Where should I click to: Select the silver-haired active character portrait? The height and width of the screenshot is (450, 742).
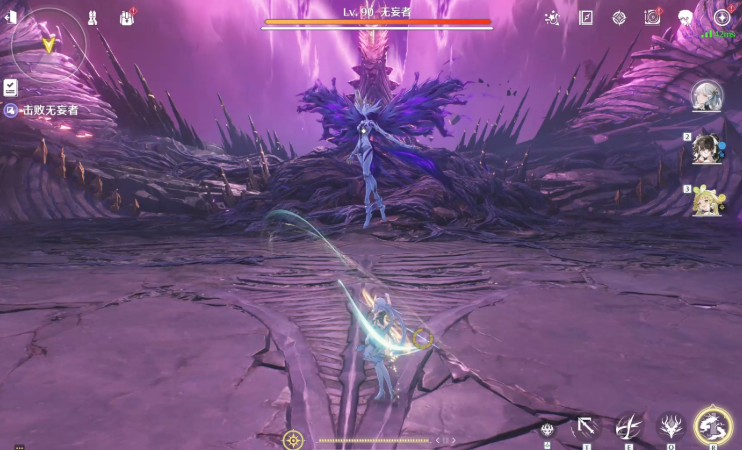click(x=708, y=96)
